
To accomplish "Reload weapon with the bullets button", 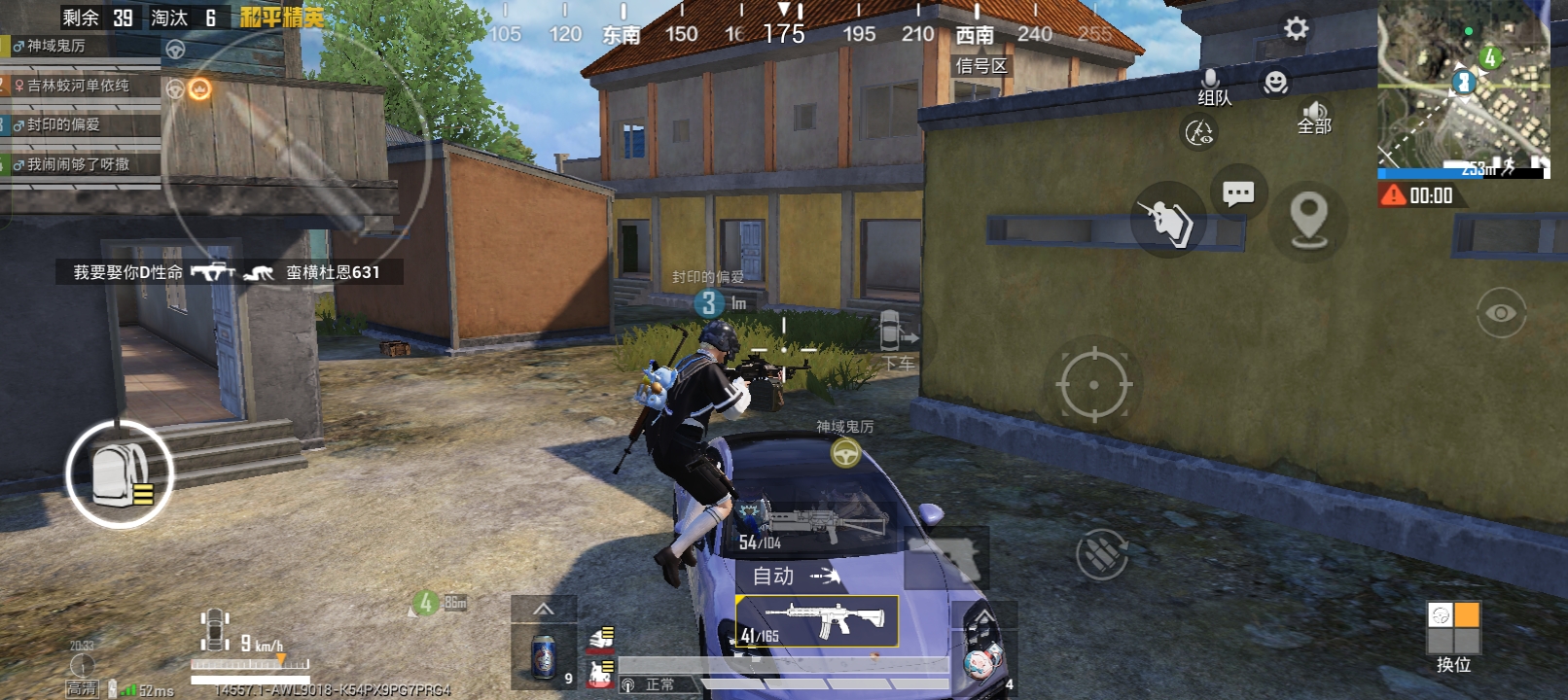I will [x=1101, y=554].
